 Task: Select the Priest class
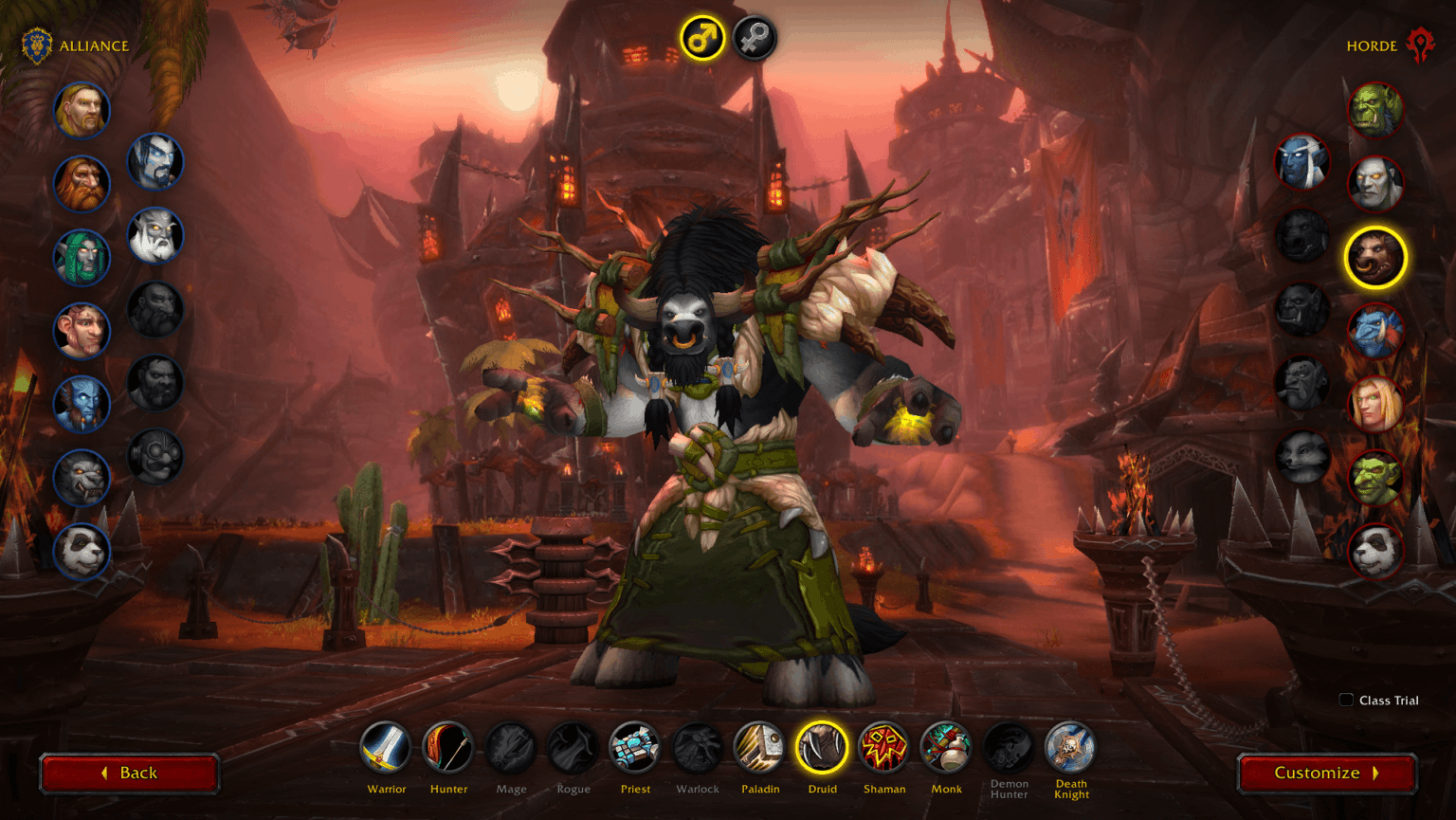click(635, 749)
